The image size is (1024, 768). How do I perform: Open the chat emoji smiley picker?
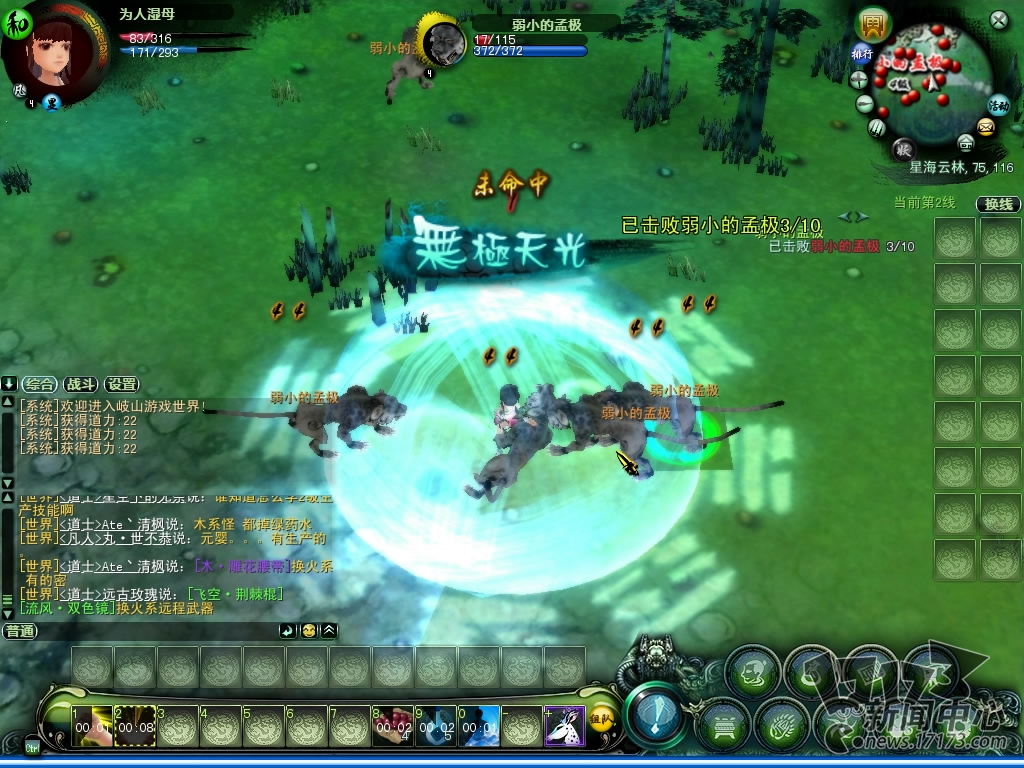coord(309,631)
